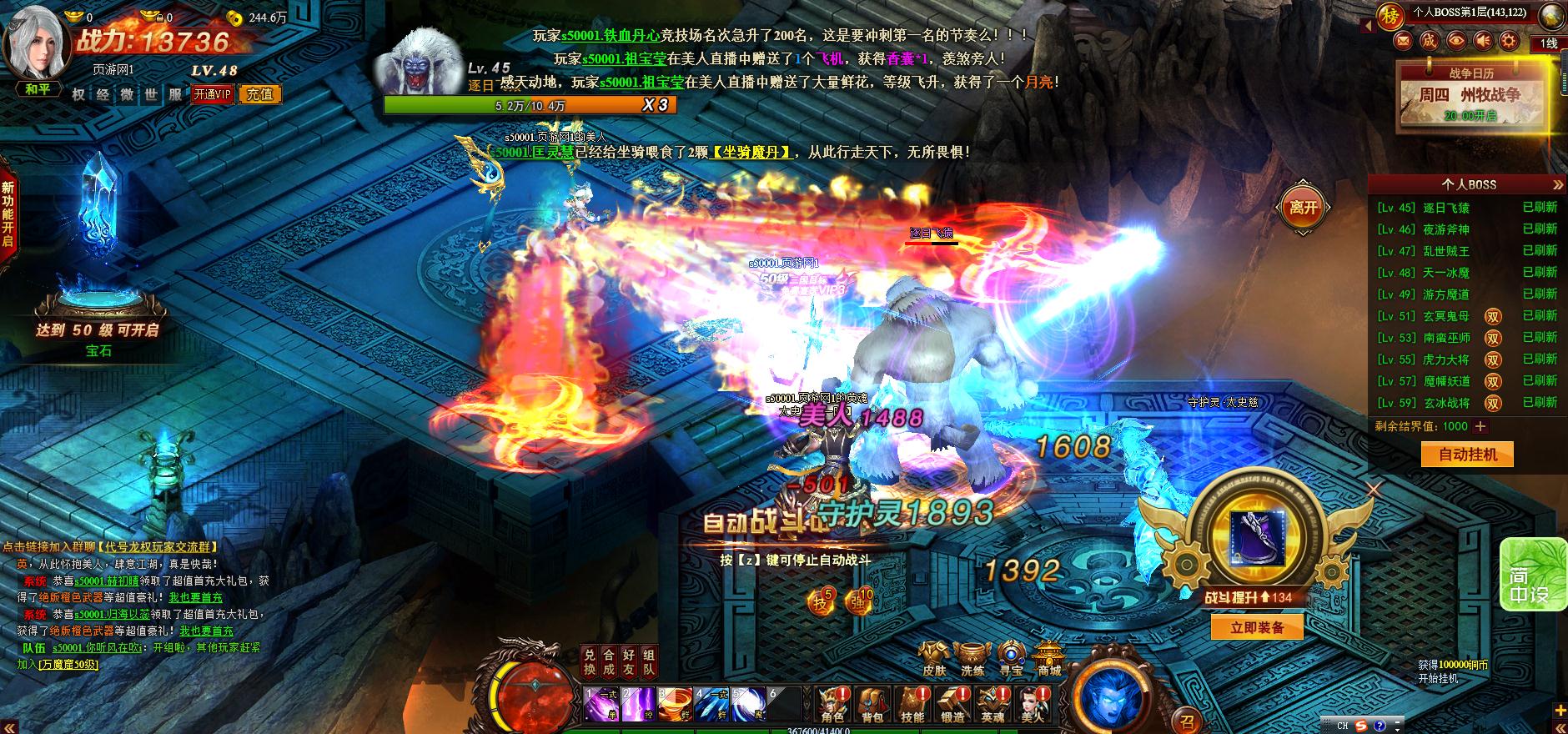
Task: Open the mail envelope icon
Action: pyautogui.click(x=1404, y=40)
